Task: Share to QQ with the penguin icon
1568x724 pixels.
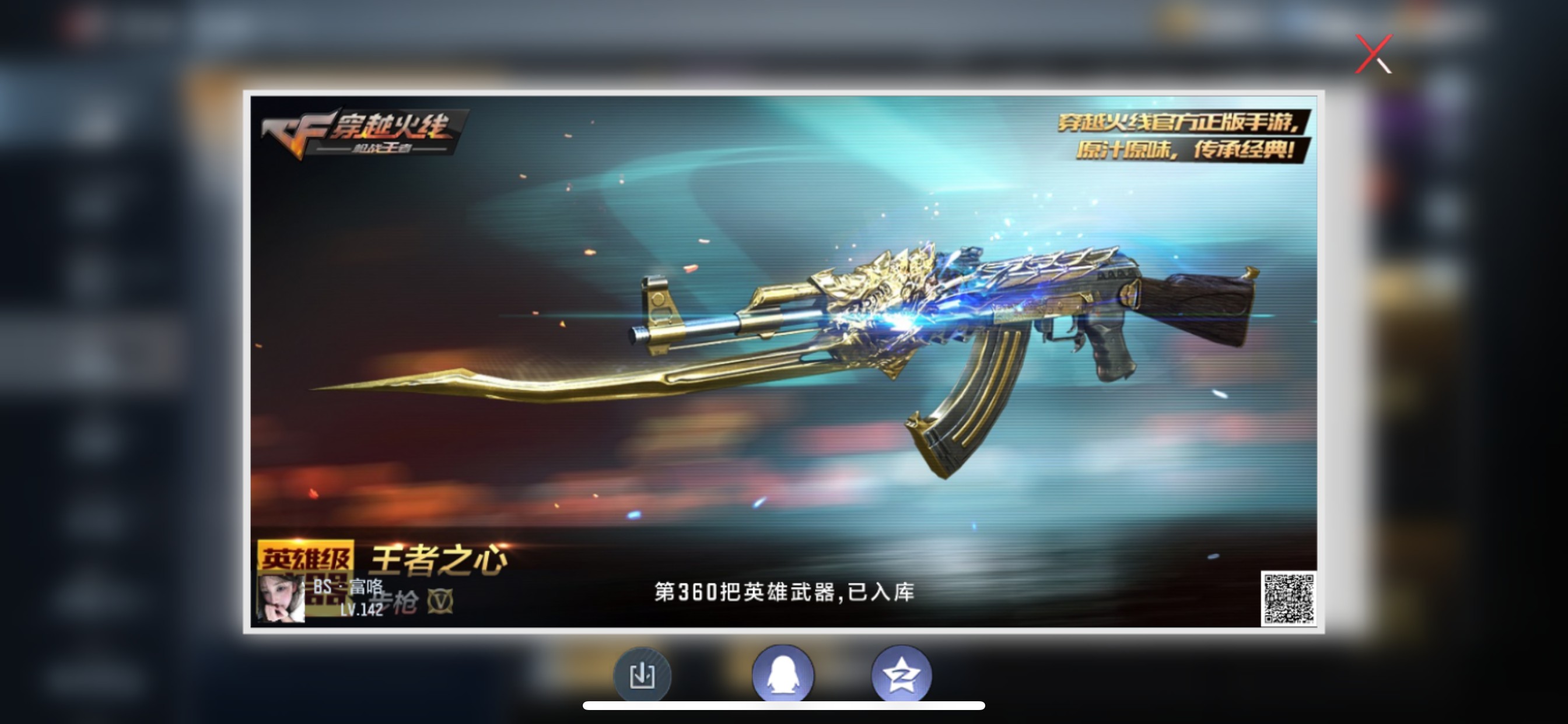Action: click(784, 674)
